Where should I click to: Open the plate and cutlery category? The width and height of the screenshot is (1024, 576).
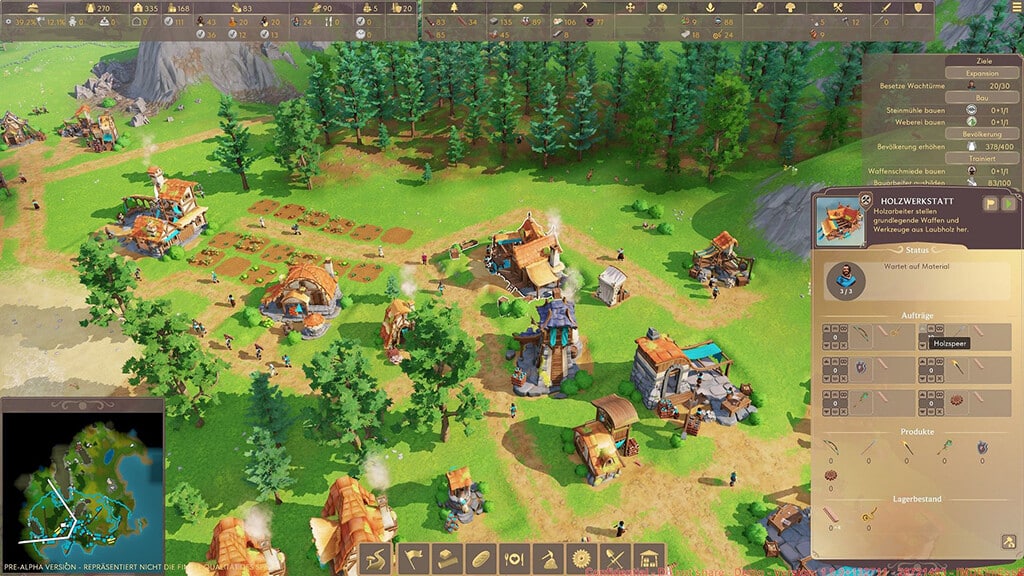pyautogui.click(x=513, y=558)
